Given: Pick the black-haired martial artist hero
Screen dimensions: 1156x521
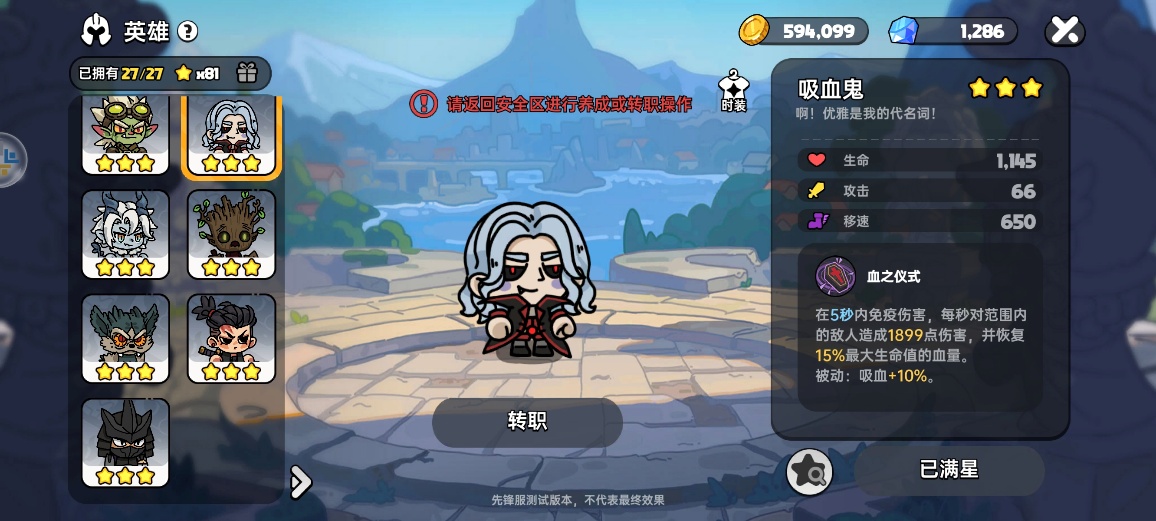Looking at the screenshot, I should (x=231, y=338).
